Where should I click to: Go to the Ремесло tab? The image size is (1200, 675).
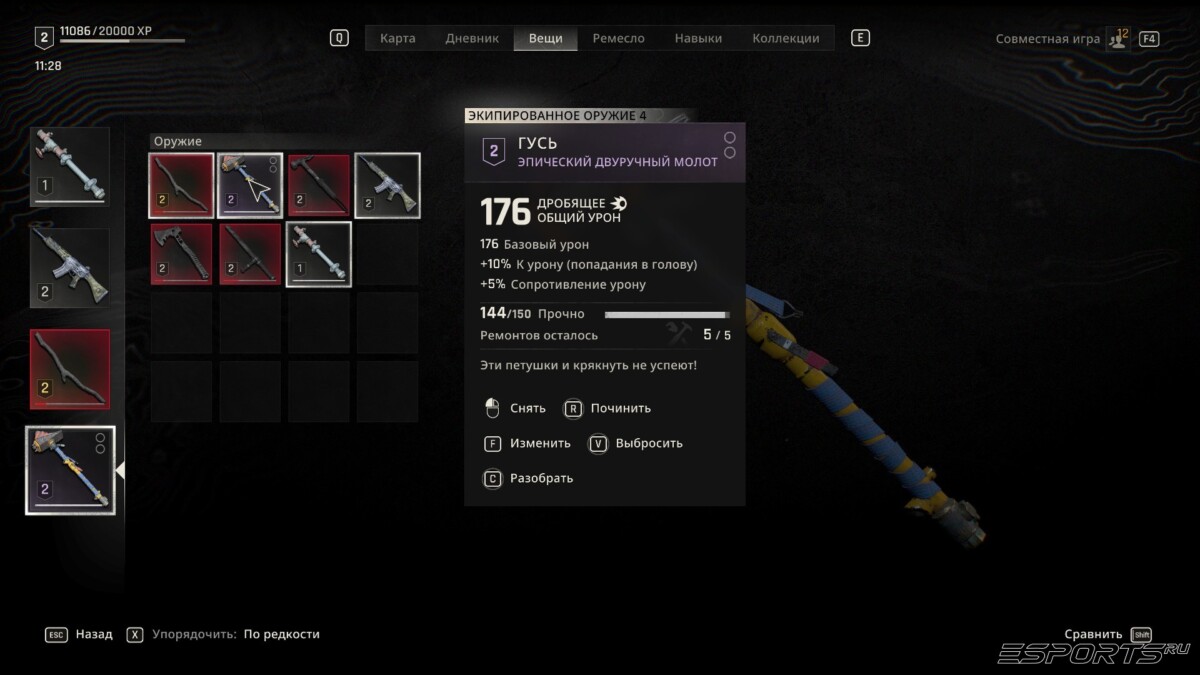pyautogui.click(x=618, y=38)
